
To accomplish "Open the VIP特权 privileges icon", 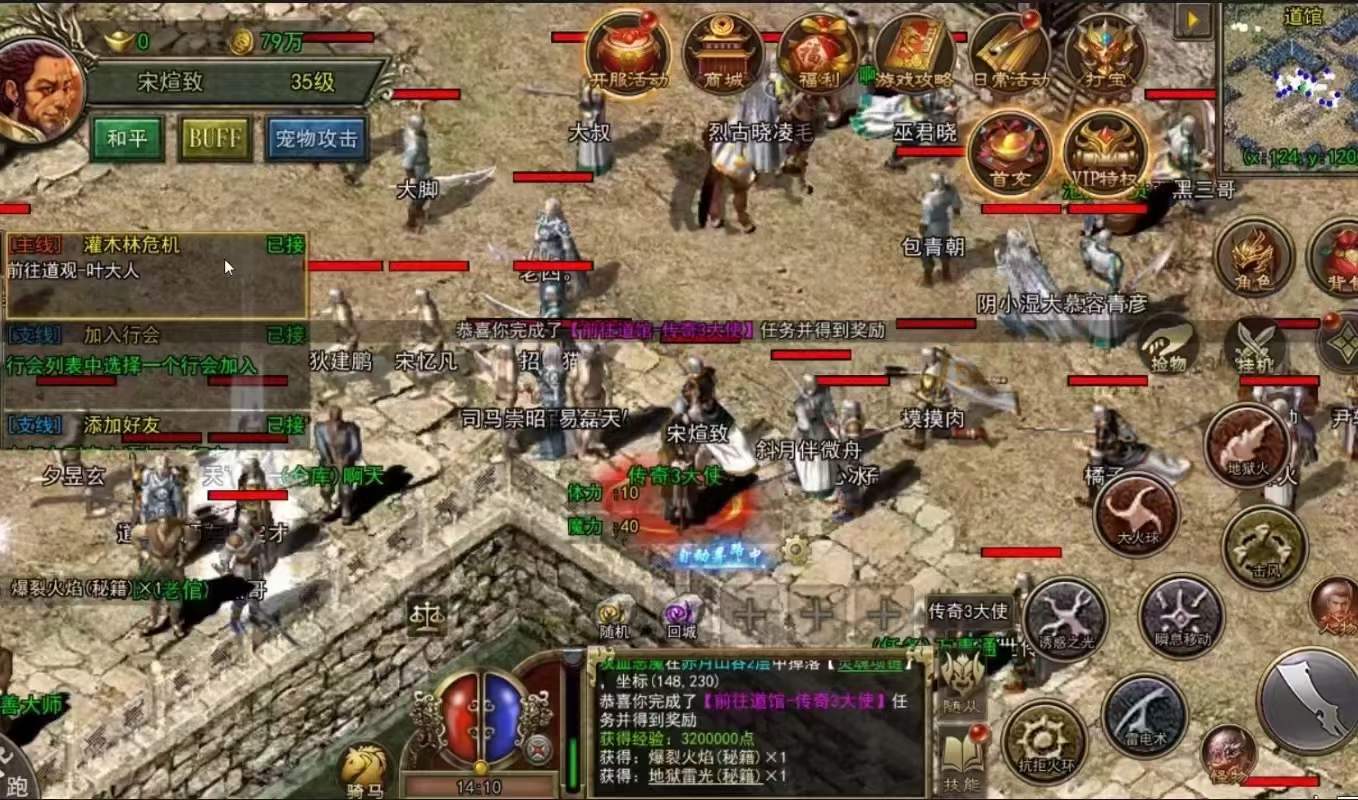I will click(x=1103, y=150).
